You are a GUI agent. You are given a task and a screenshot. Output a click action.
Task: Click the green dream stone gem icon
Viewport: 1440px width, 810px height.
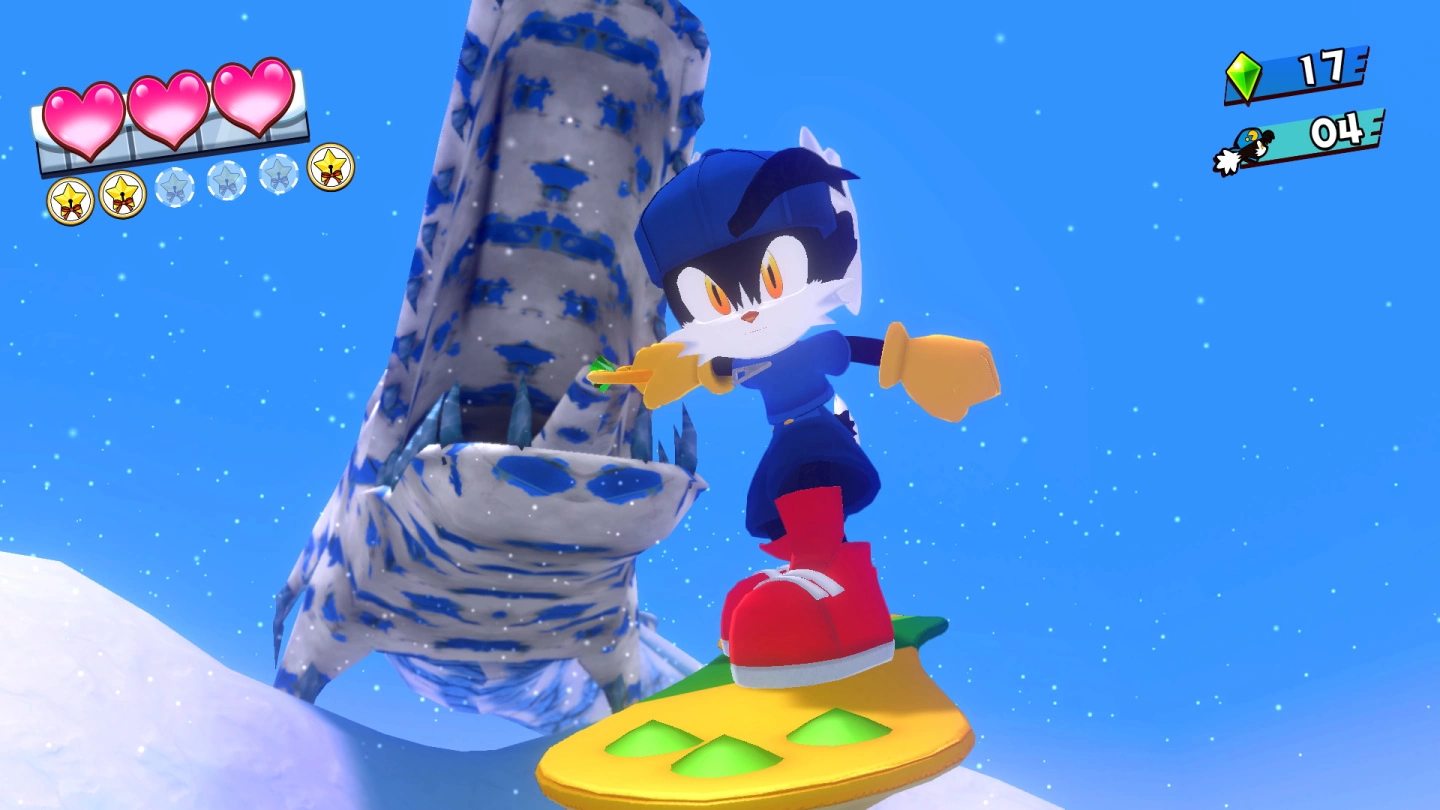click(x=1244, y=77)
